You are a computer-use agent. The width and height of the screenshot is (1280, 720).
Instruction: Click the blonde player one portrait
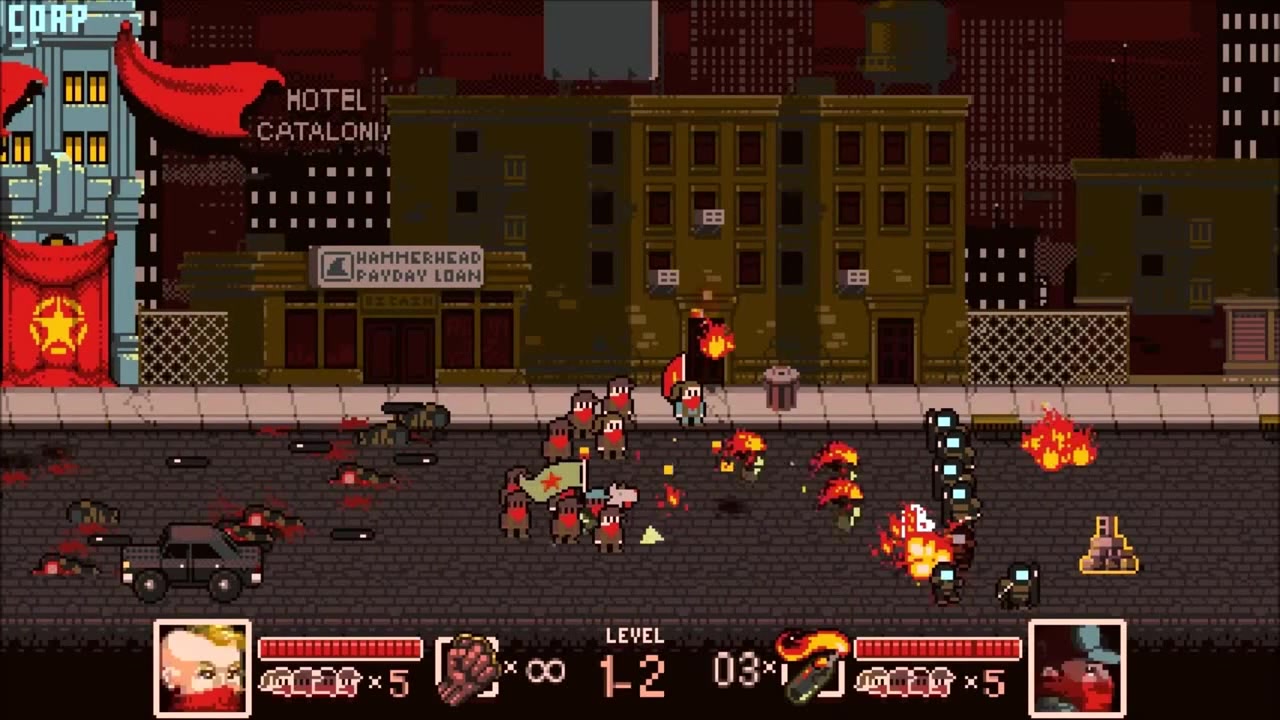[202, 667]
